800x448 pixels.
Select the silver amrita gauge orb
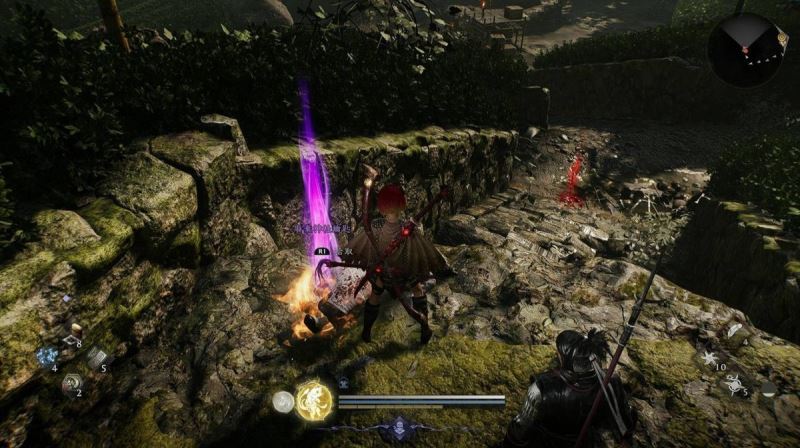[x=283, y=402]
